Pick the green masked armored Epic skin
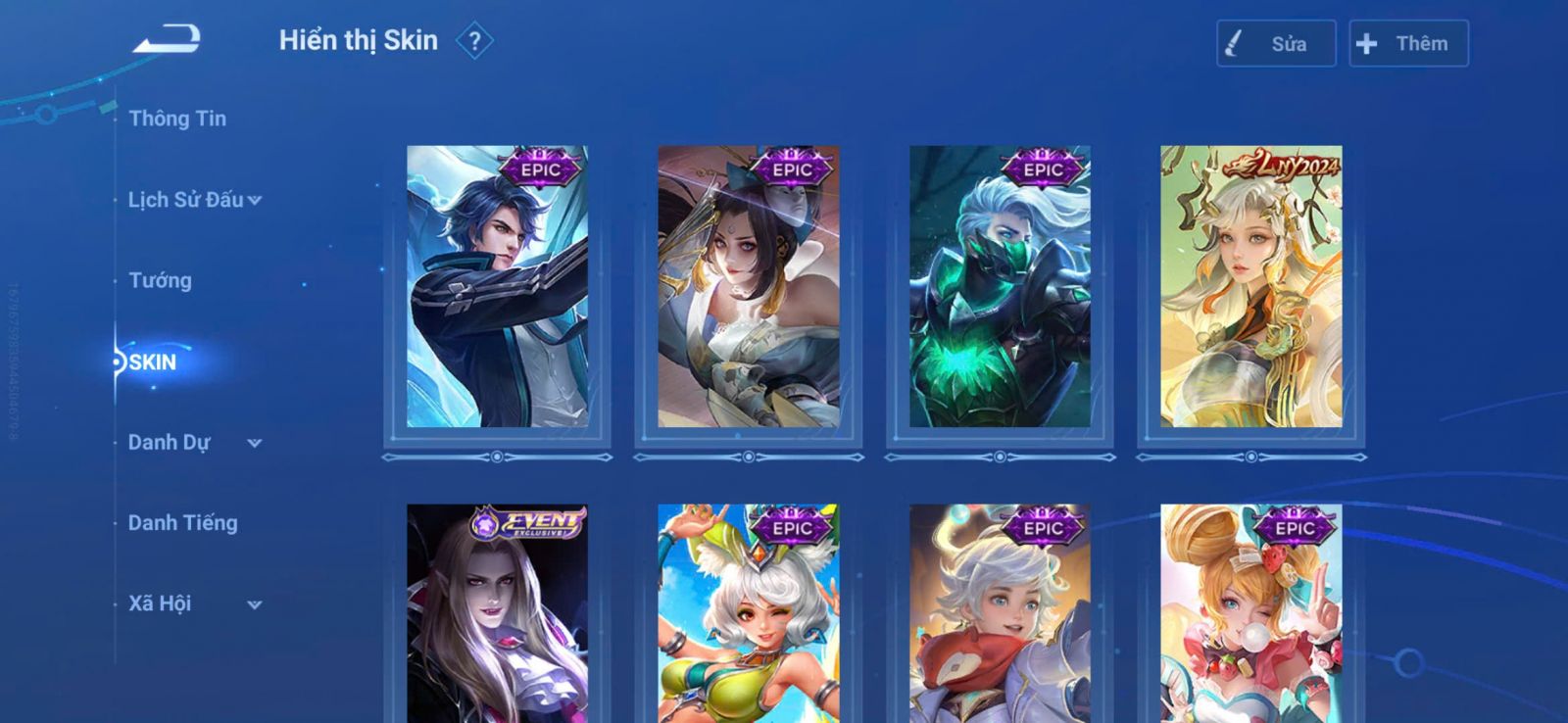The height and width of the screenshot is (723, 1568). pyautogui.click(x=1000, y=287)
